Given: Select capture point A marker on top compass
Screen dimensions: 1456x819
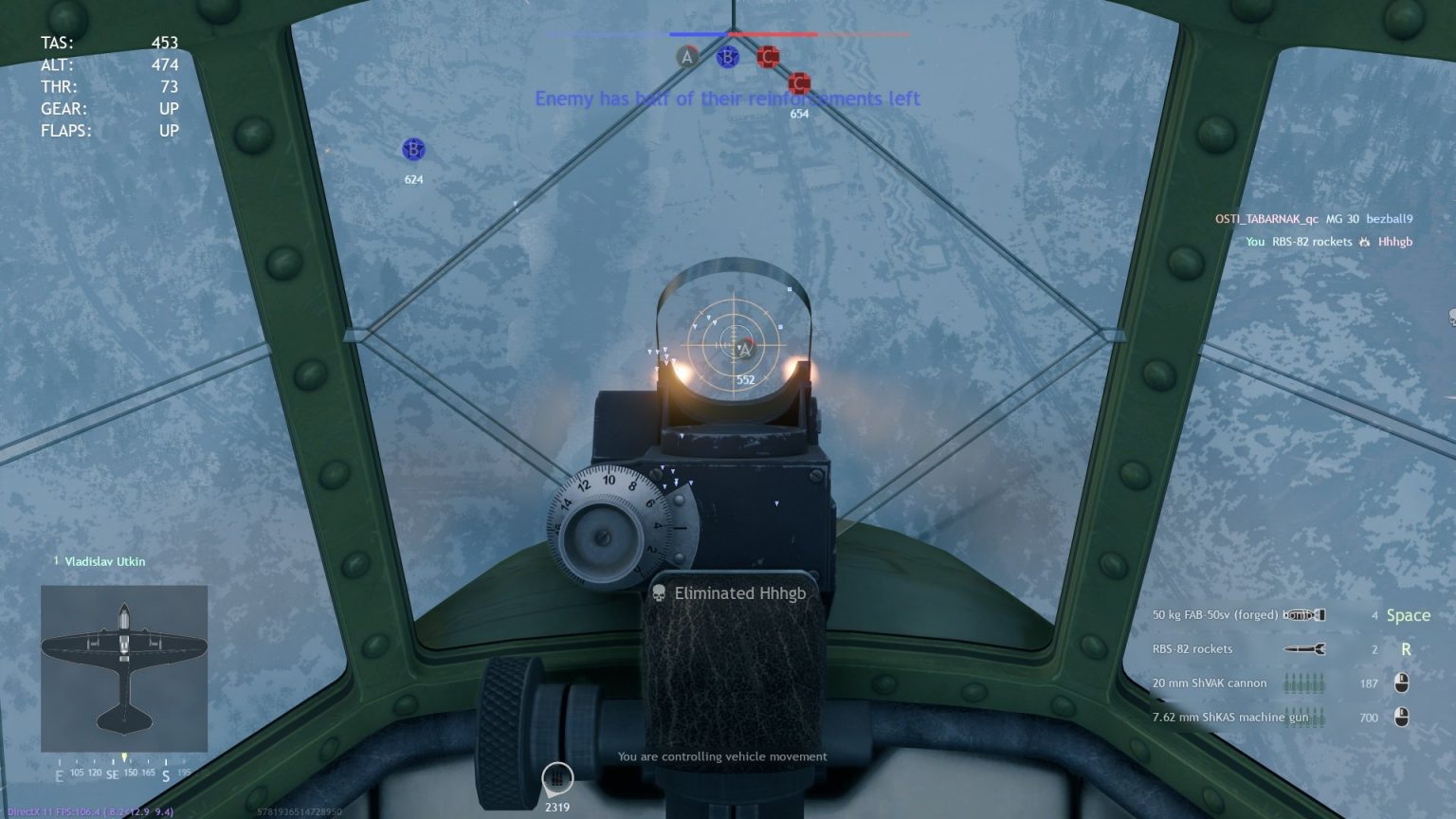Looking at the screenshot, I should tap(685, 57).
